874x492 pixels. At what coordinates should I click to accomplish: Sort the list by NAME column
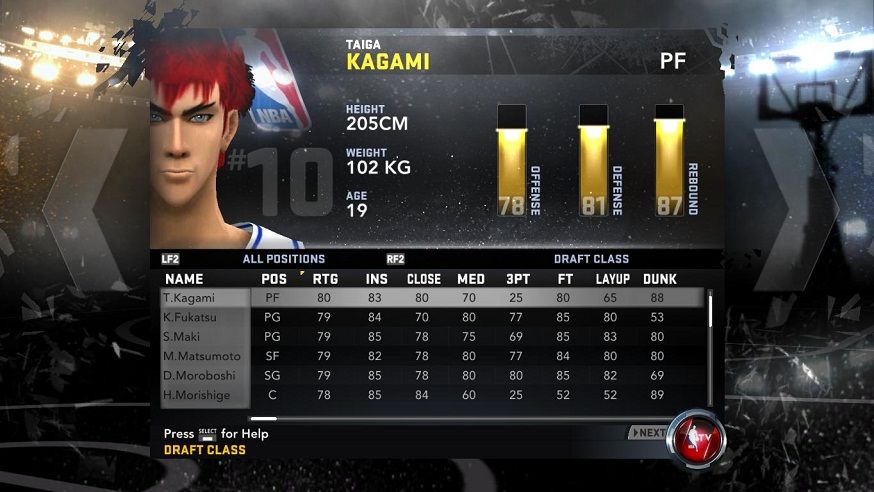tap(184, 279)
